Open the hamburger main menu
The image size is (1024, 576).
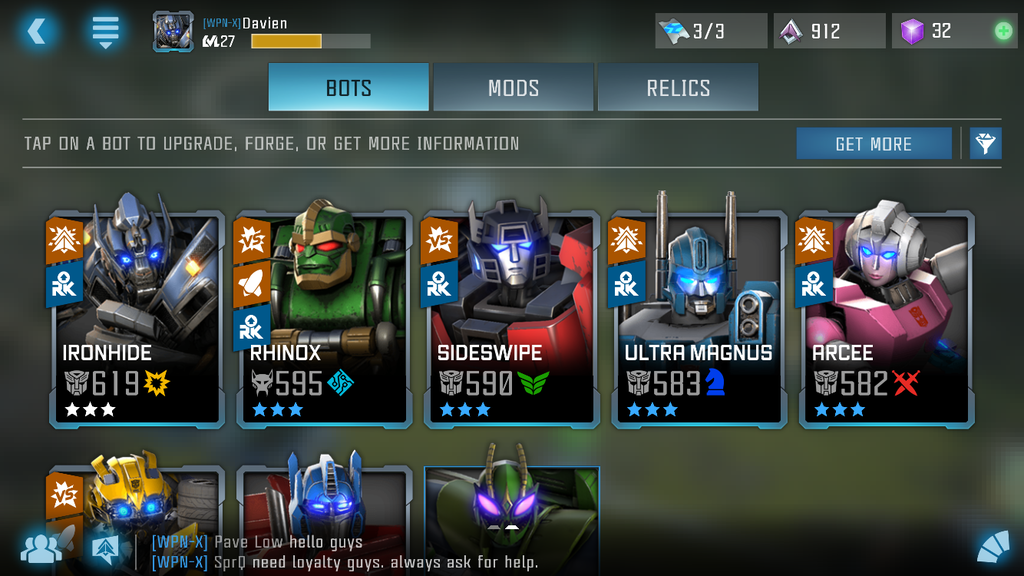point(105,31)
